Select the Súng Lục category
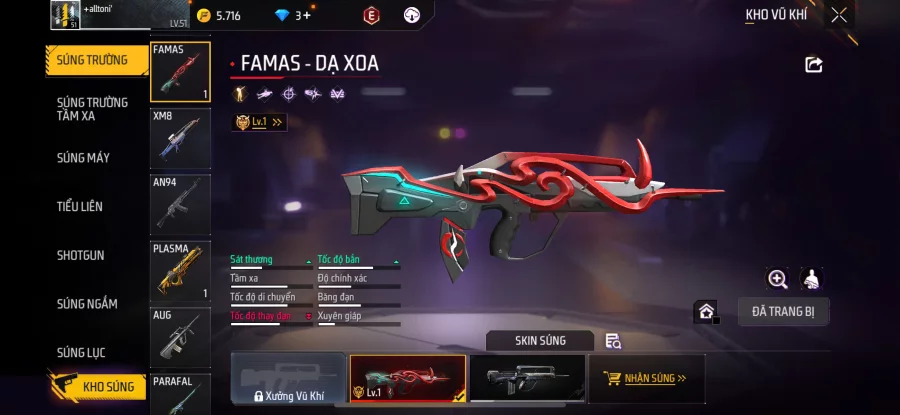 (x=82, y=352)
